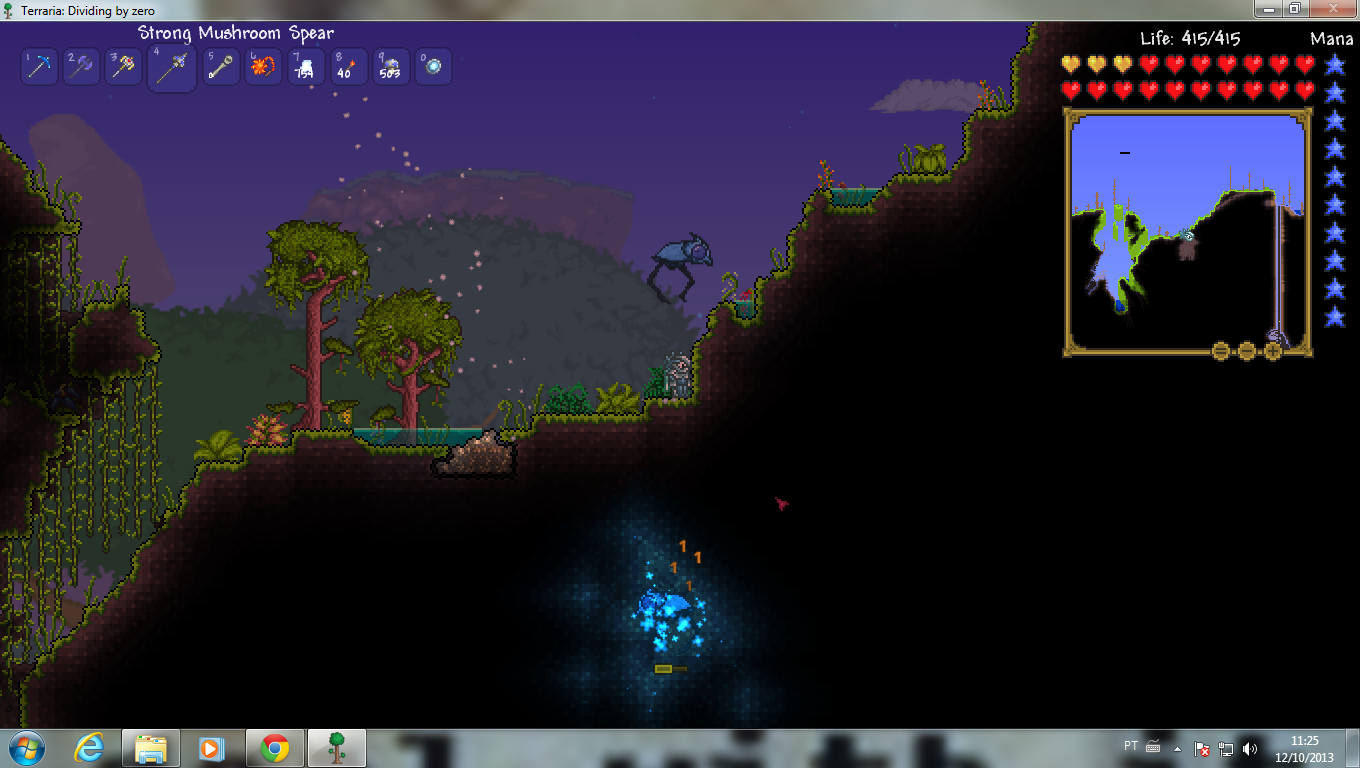The height and width of the screenshot is (768, 1360).
Task: Select the glowing orb item in slot 0
Action: pos(433,66)
